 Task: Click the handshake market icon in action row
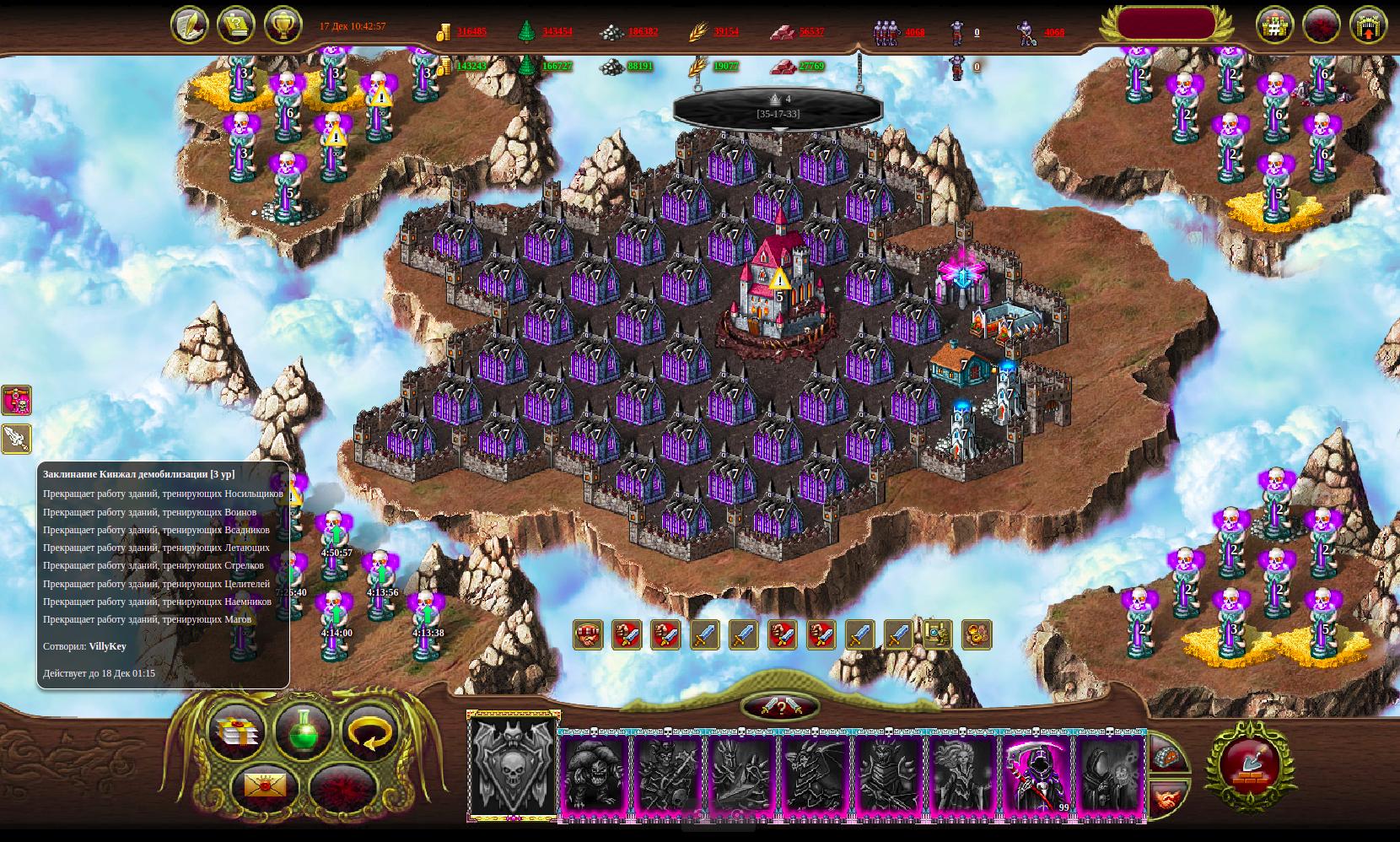588,634
